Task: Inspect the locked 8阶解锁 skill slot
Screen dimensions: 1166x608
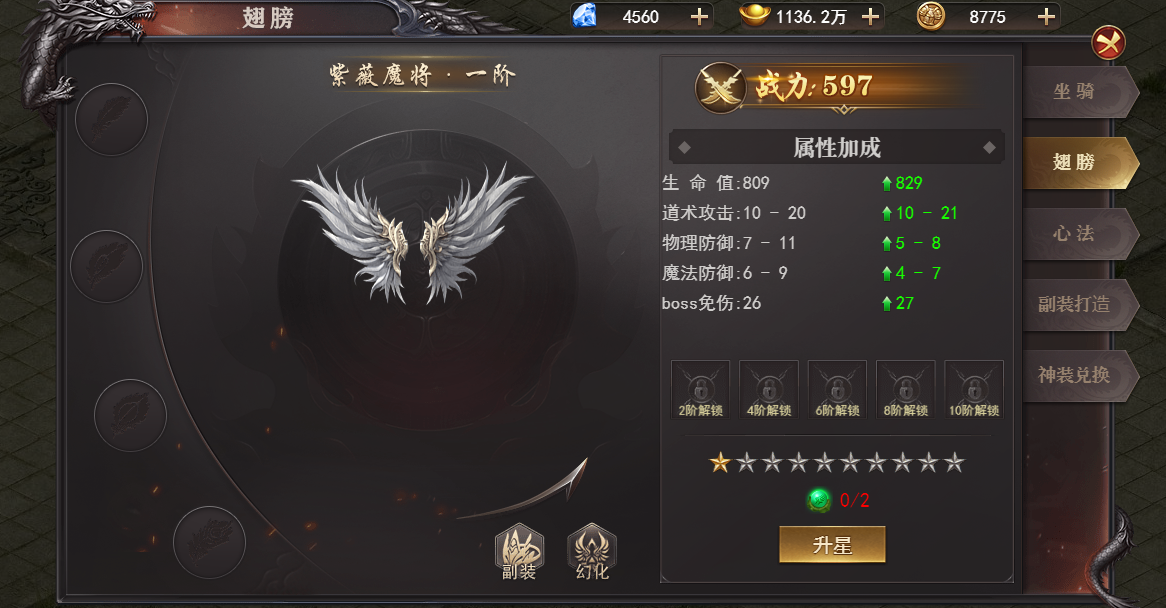Action: pyautogui.click(x=906, y=389)
